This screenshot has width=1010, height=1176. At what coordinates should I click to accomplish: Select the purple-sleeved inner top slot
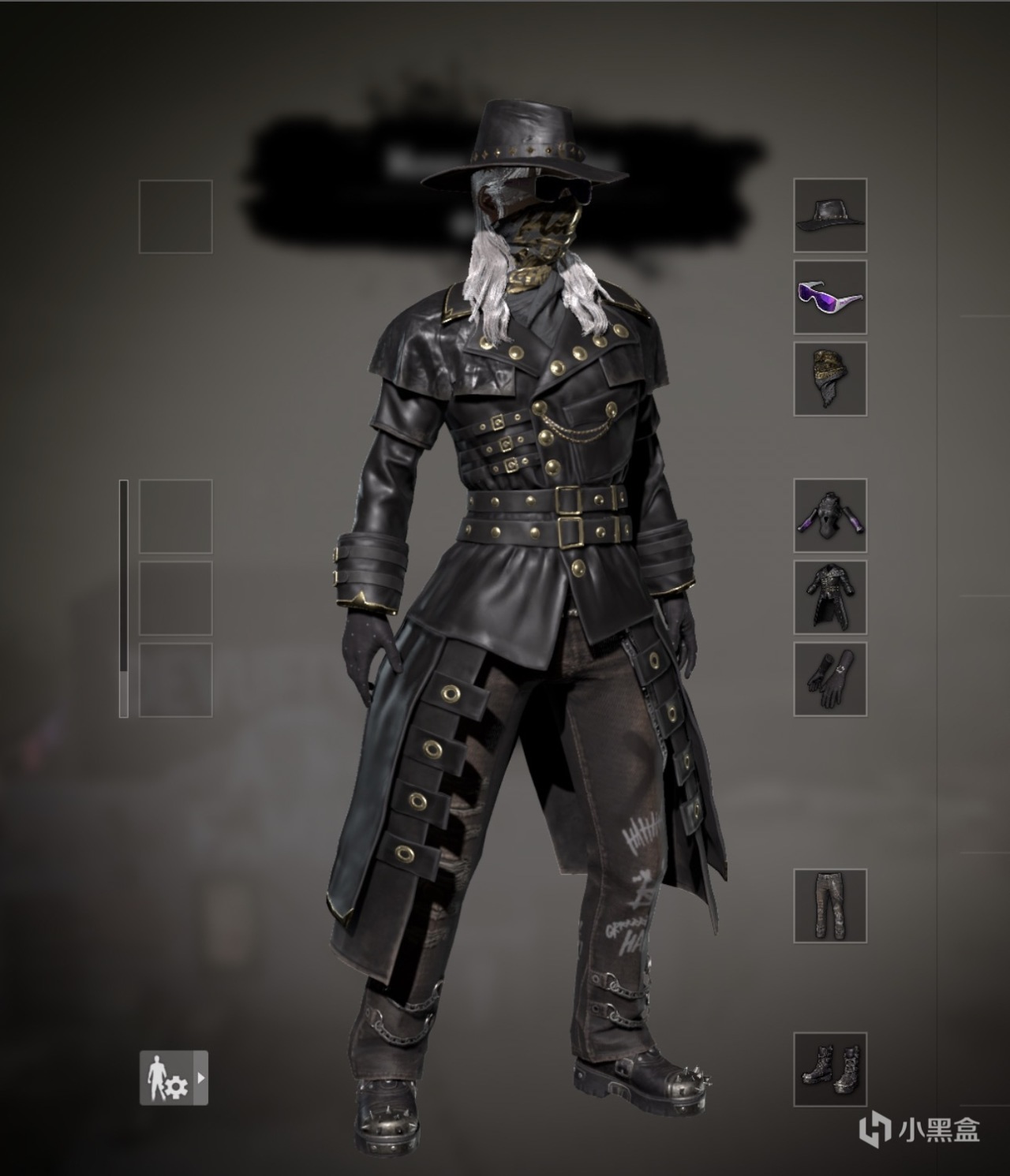coord(830,515)
